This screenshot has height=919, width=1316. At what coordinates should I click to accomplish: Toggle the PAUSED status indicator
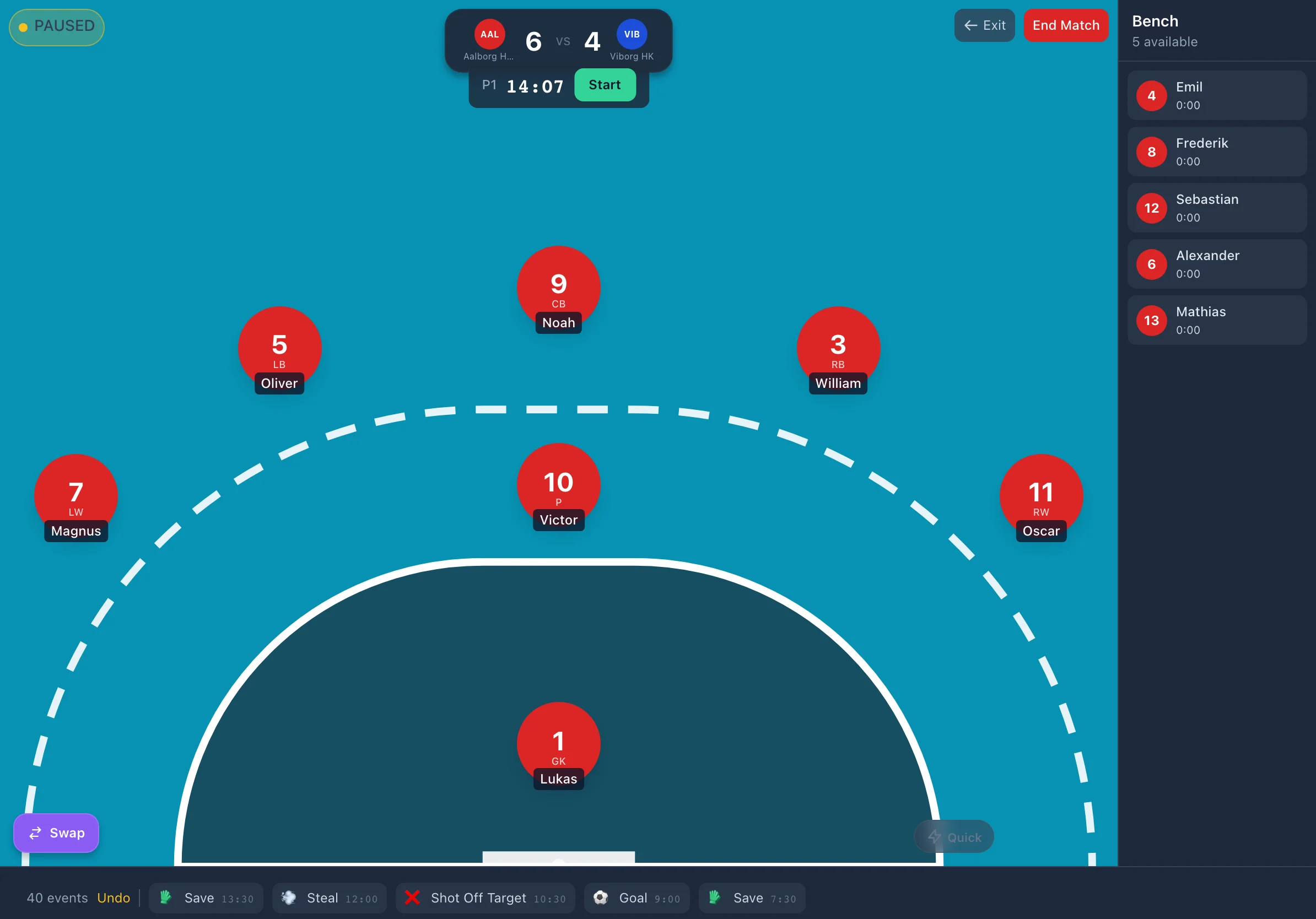[56, 26]
